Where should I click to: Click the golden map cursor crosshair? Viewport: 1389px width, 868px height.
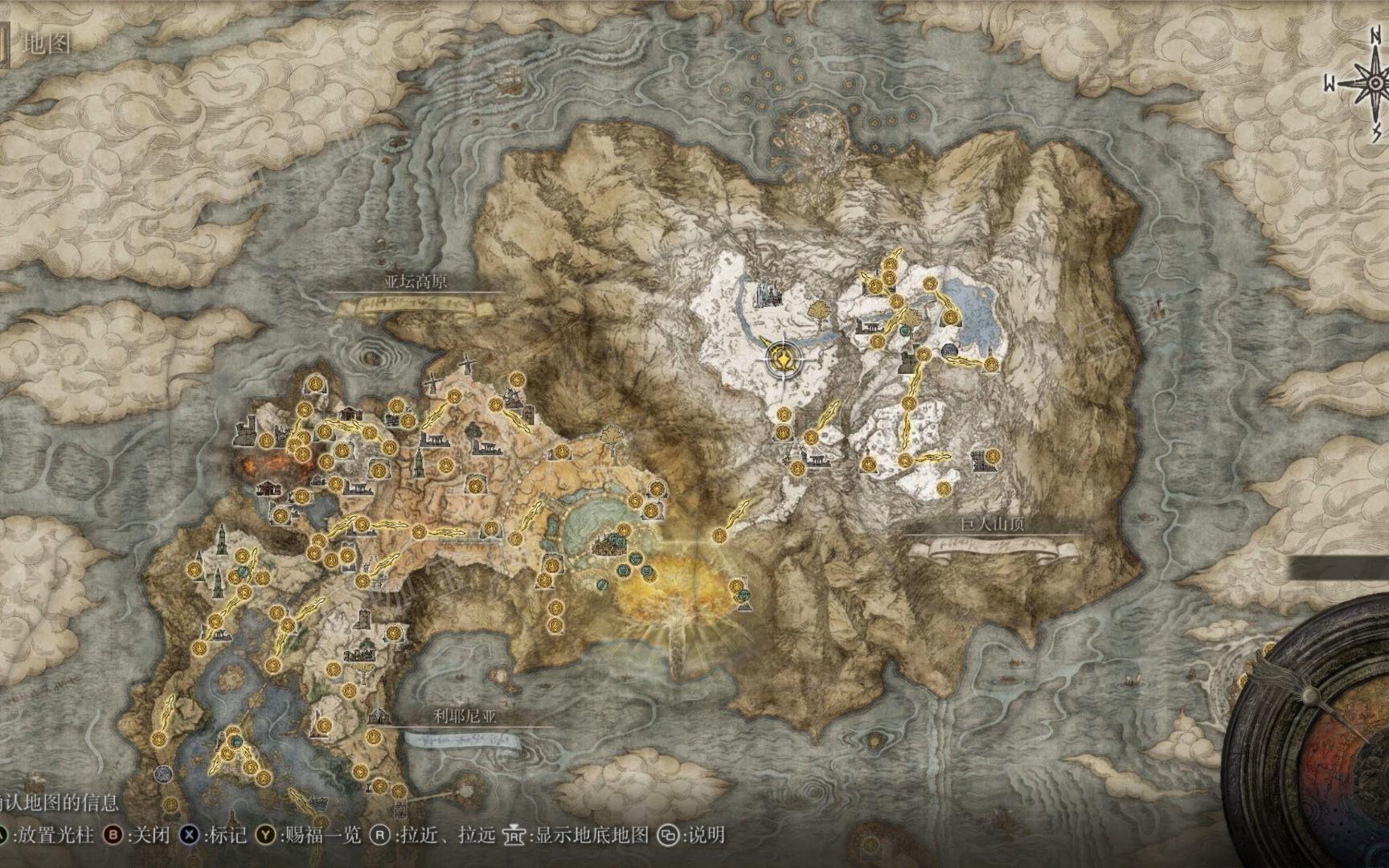tap(781, 358)
